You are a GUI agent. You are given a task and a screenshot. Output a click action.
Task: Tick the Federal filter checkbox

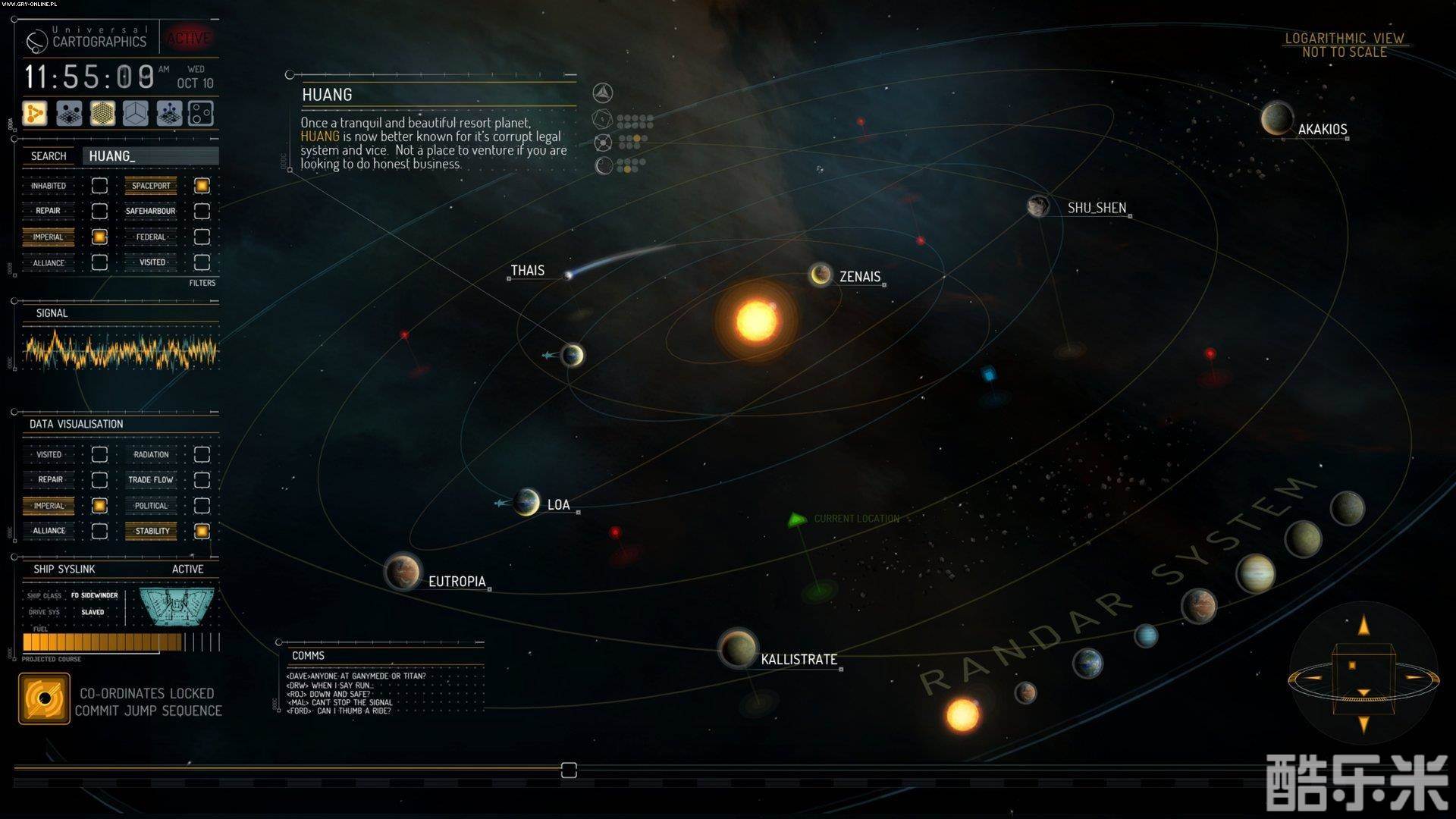(202, 237)
